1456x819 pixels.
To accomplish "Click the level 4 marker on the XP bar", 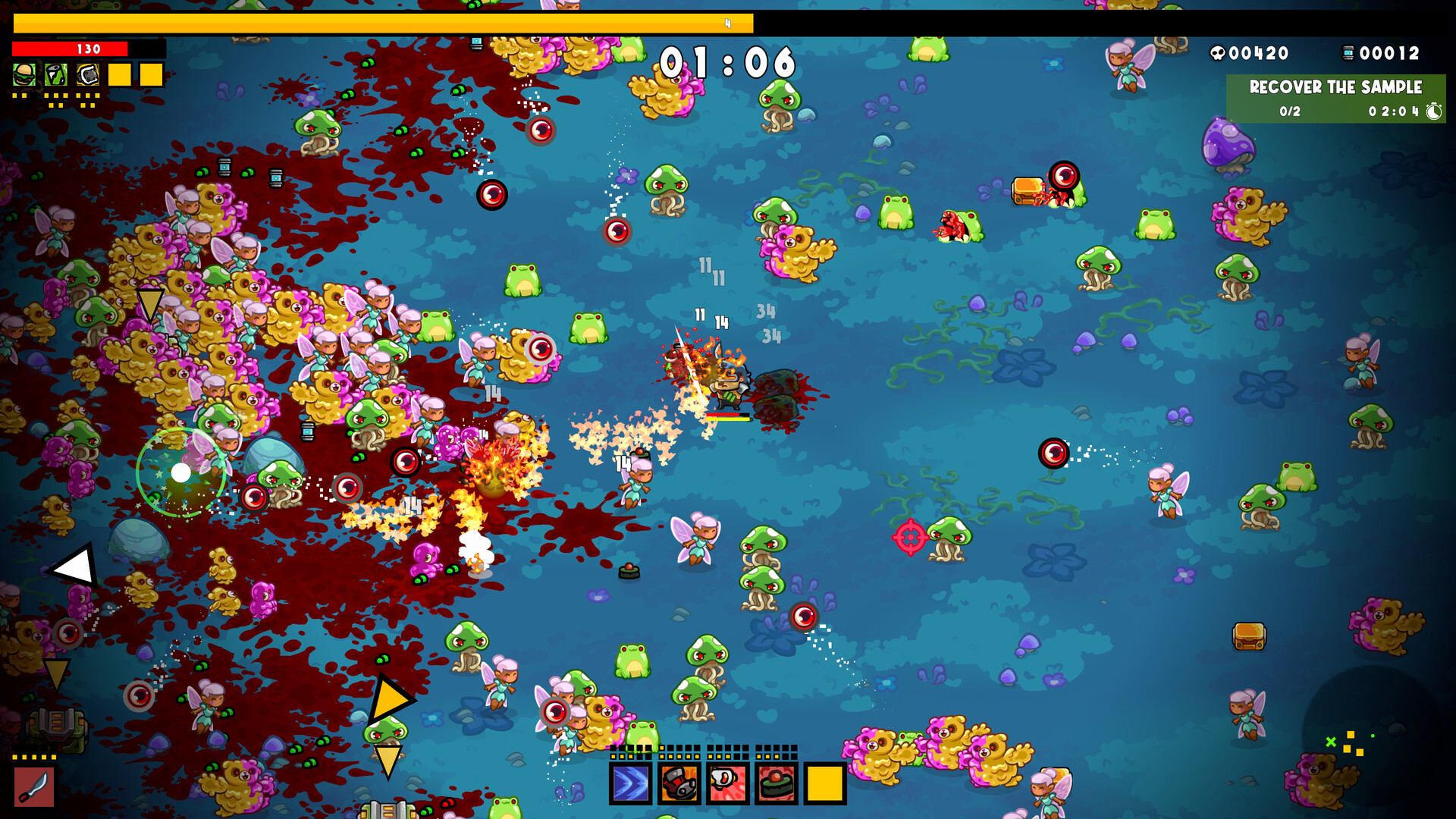I will [x=730, y=24].
